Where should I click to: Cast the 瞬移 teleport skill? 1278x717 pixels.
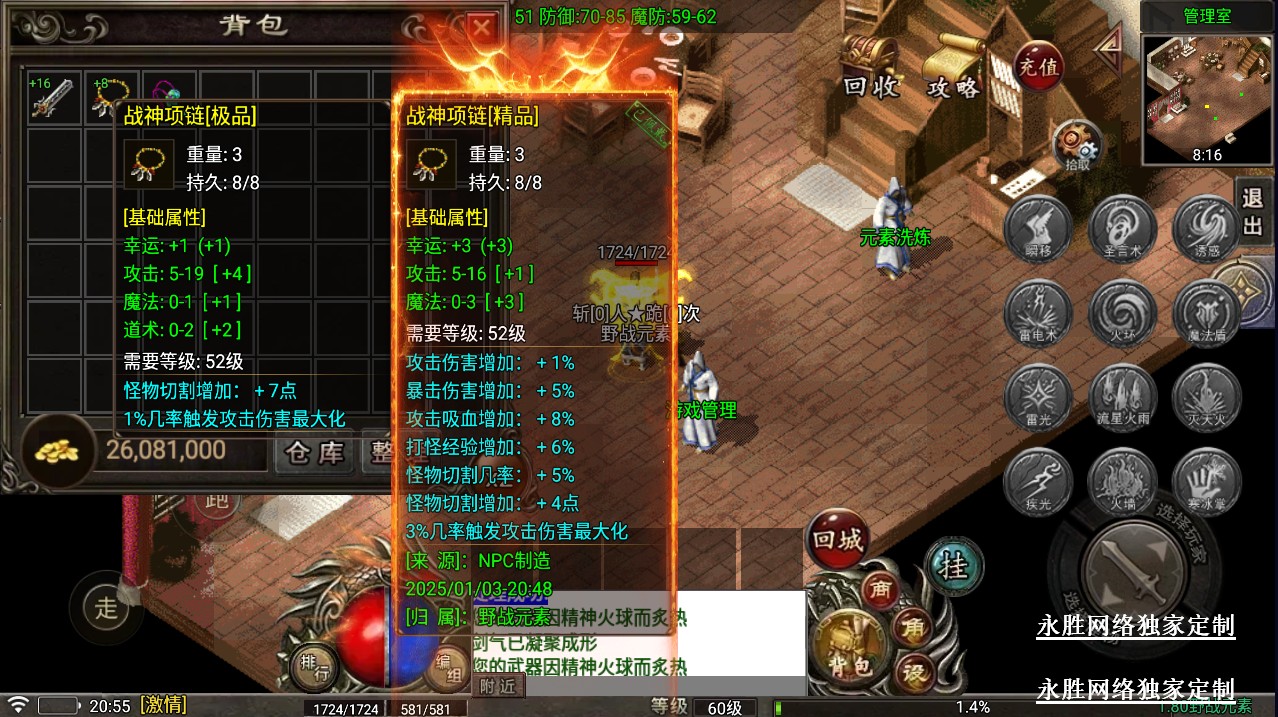[1038, 227]
